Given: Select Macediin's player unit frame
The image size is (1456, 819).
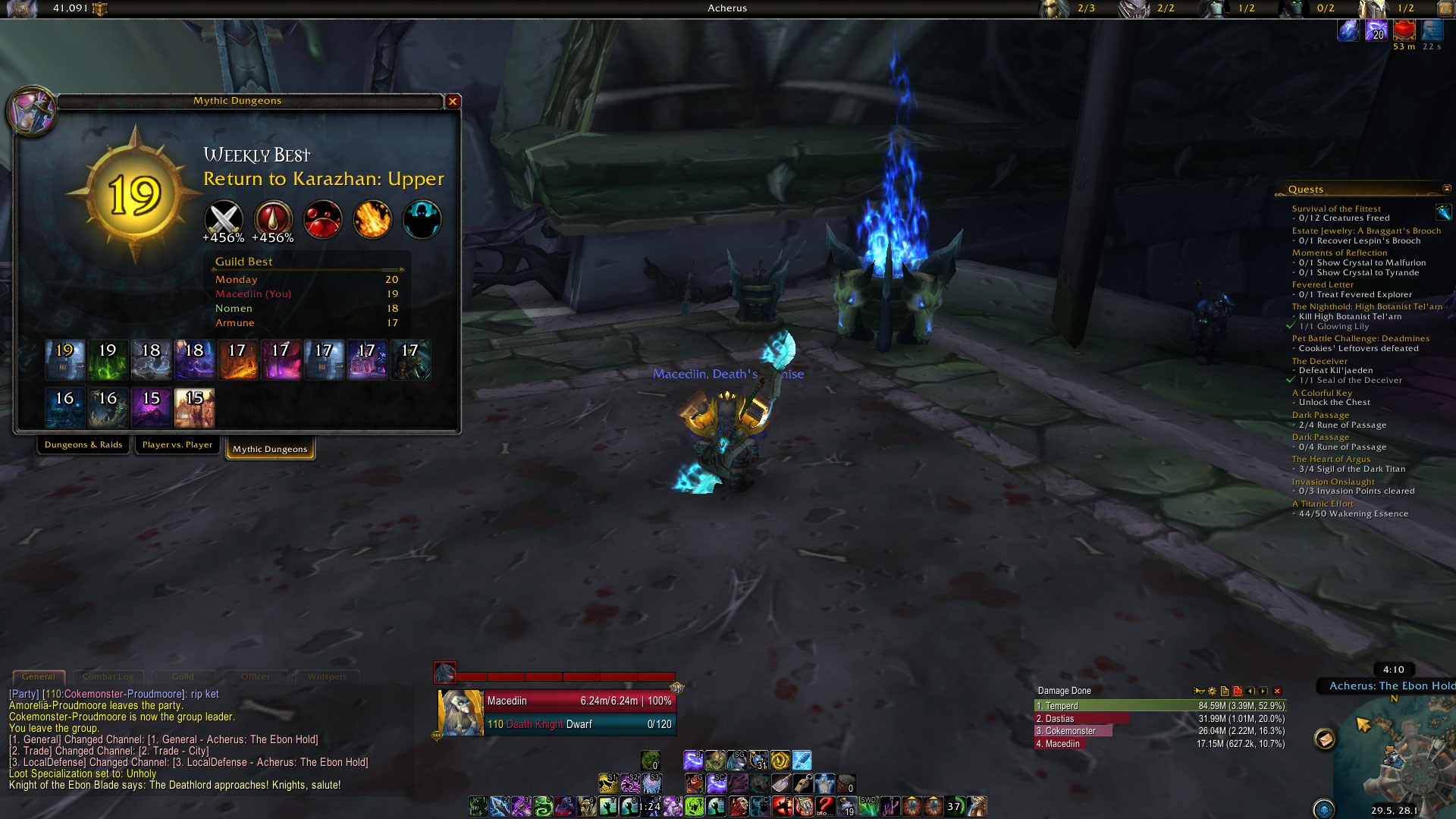Looking at the screenshot, I should (557, 713).
